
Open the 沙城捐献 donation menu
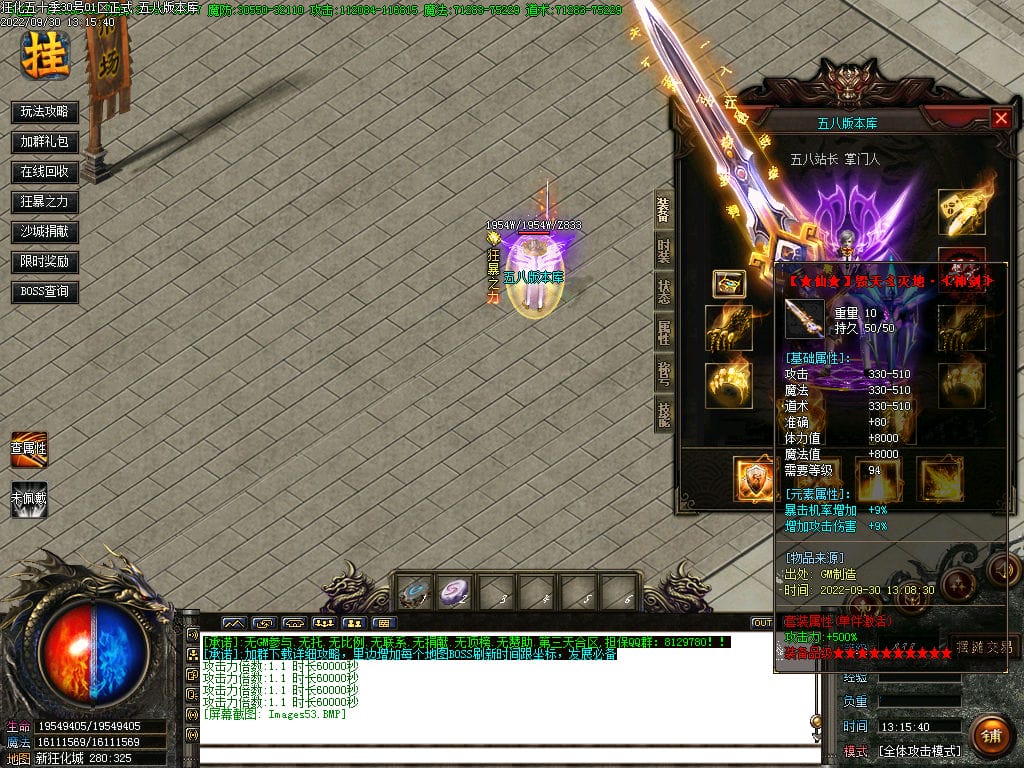(45, 232)
